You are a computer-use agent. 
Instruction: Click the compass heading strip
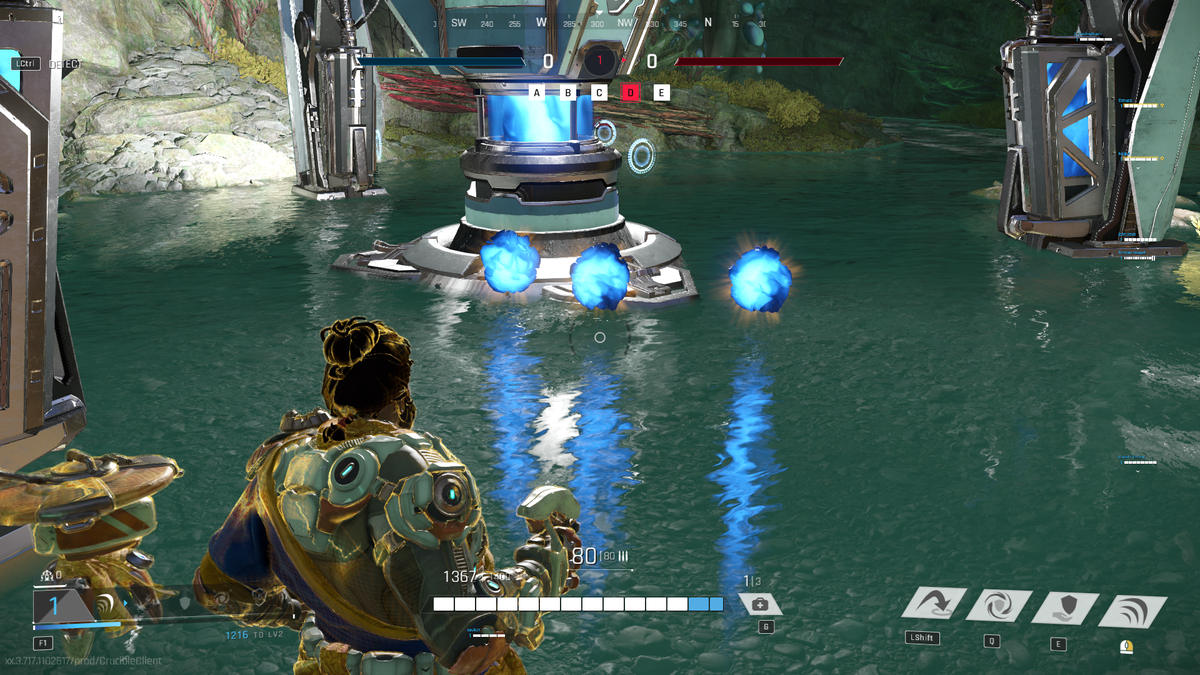pos(600,23)
